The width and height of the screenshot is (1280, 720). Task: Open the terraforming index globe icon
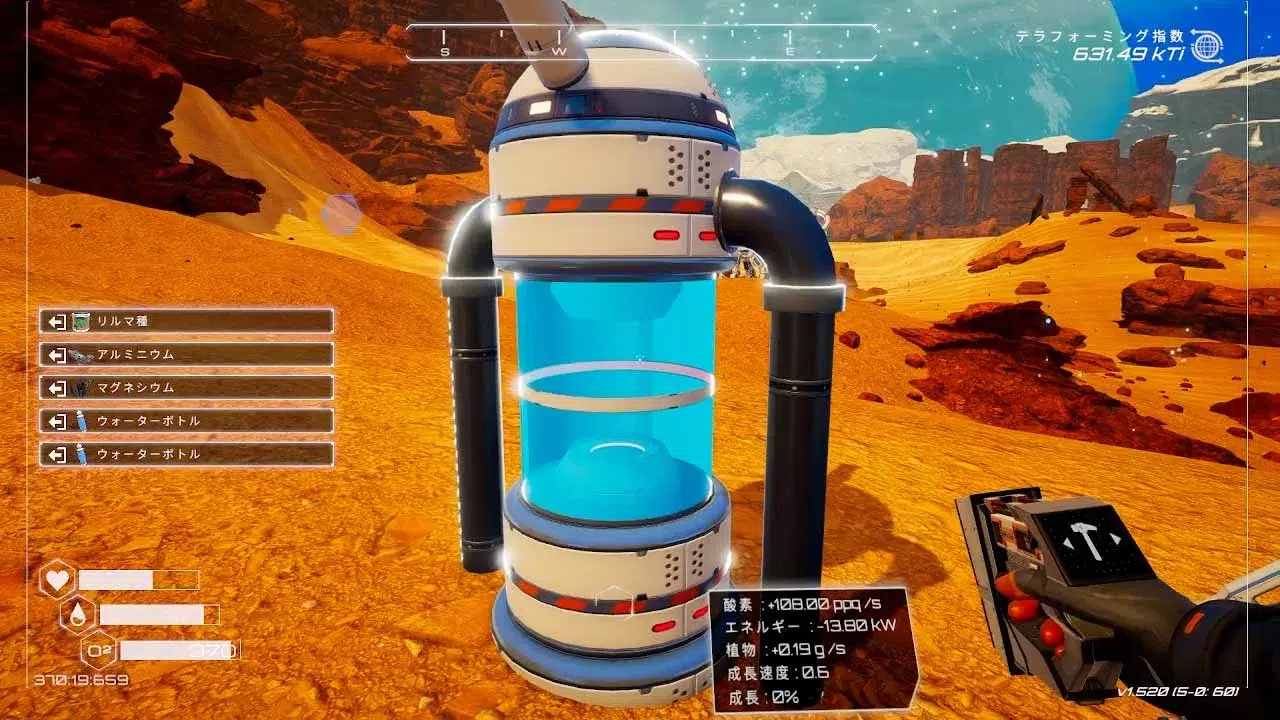(x=1208, y=46)
